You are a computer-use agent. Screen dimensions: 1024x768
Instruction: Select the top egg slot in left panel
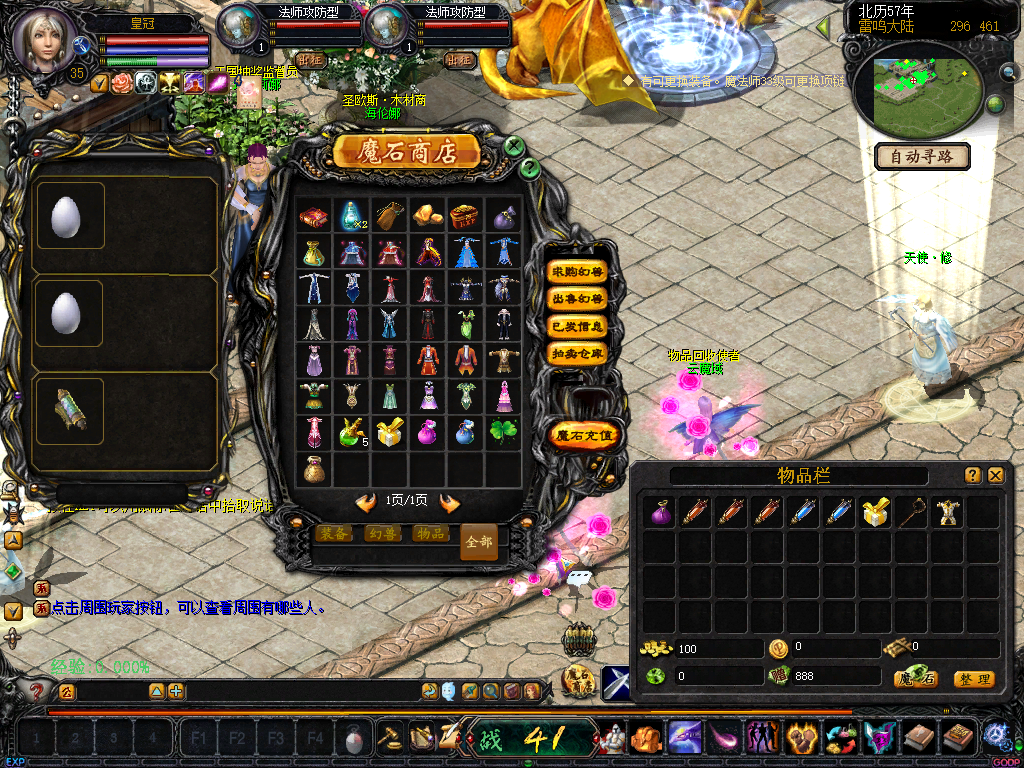(68, 216)
